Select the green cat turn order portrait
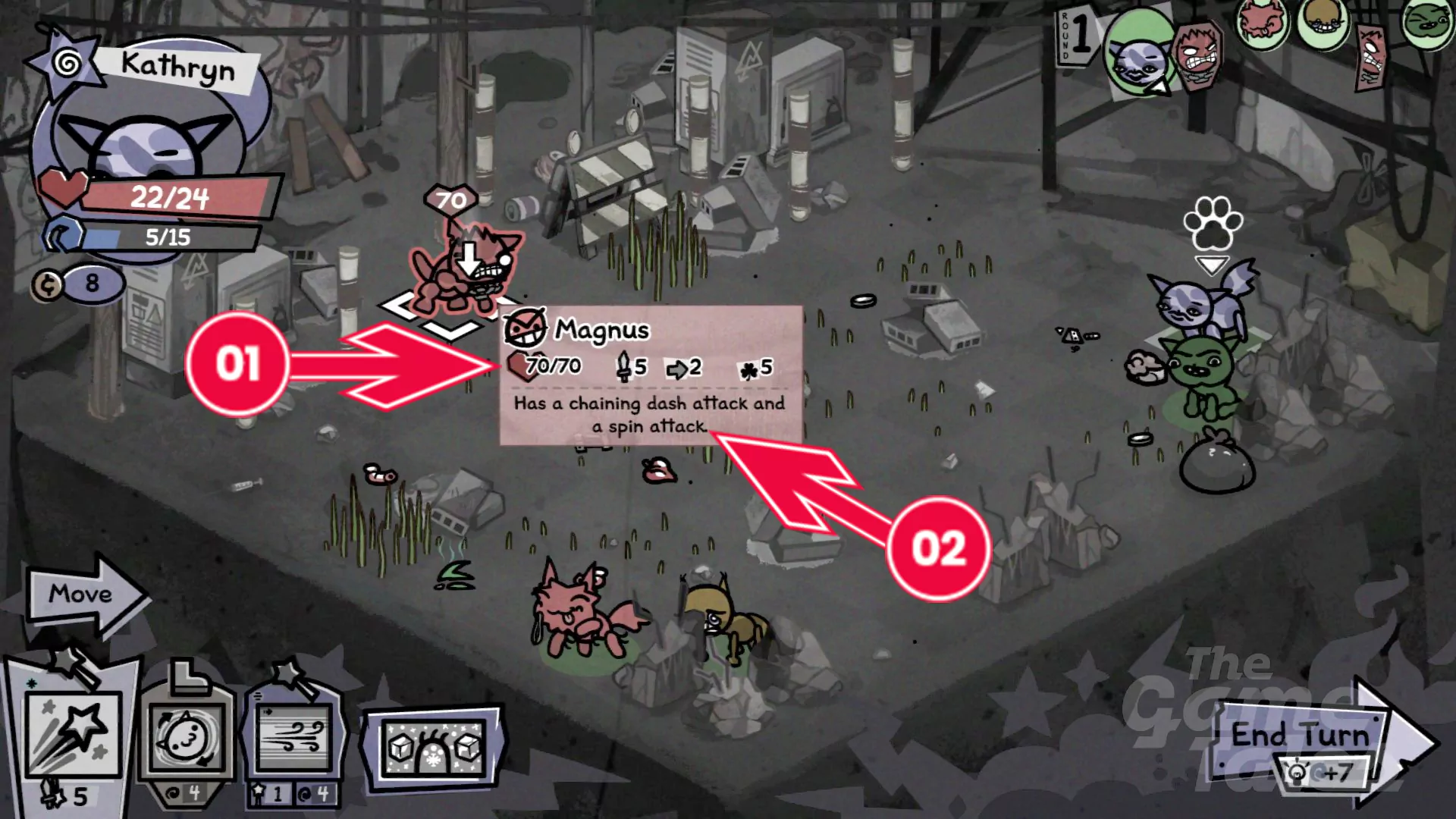Screen dimensions: 1456x819 point(1426,23)
